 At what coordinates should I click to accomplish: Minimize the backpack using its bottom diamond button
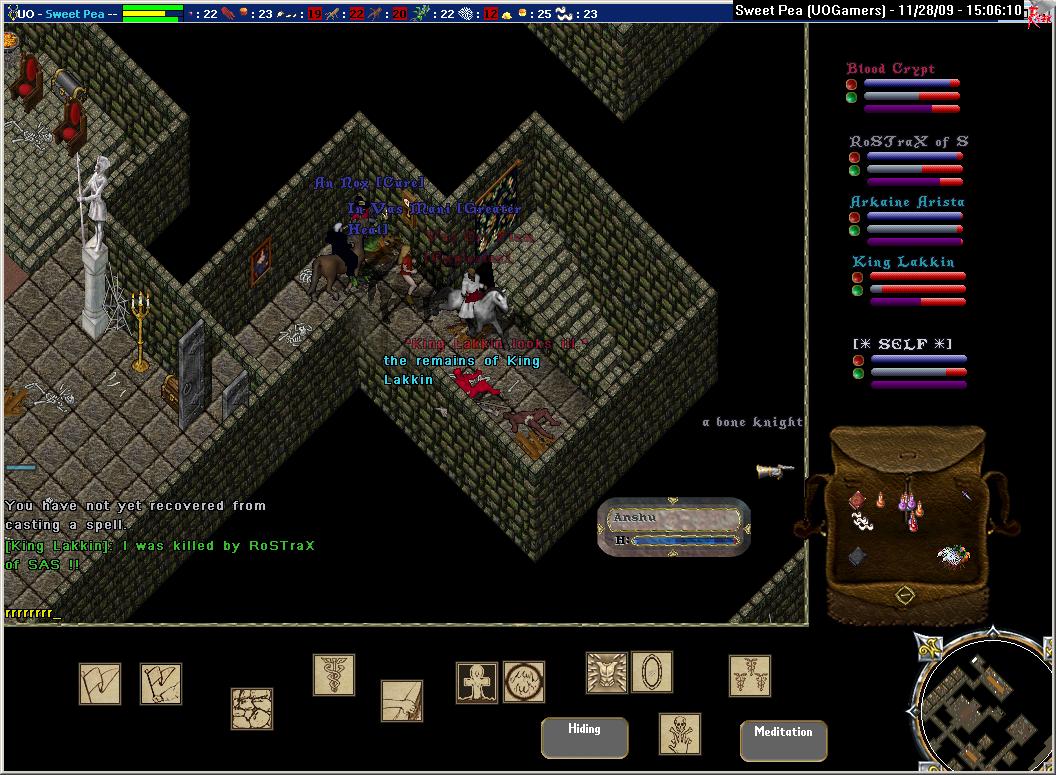coord(904,595)
